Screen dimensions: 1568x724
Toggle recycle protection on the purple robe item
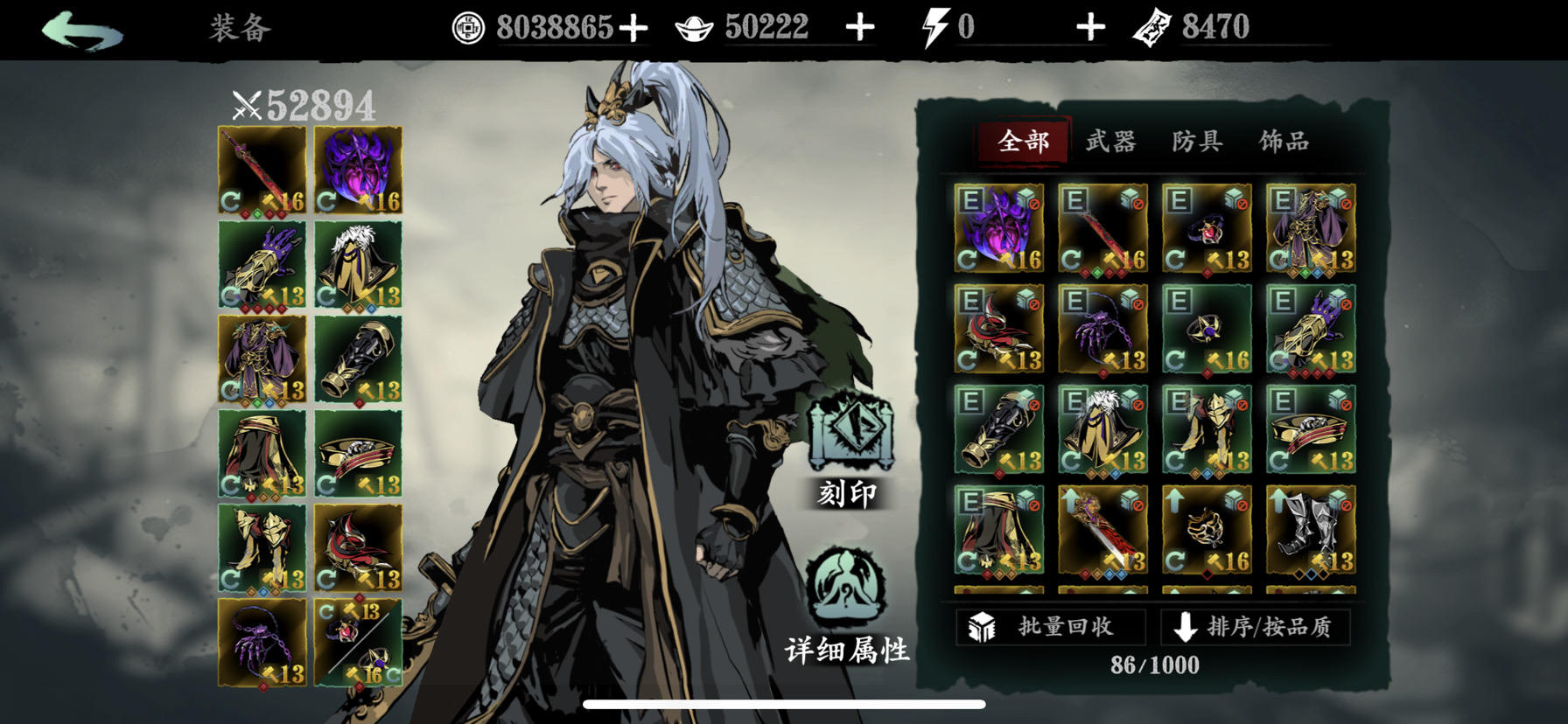coord(1345,203)
